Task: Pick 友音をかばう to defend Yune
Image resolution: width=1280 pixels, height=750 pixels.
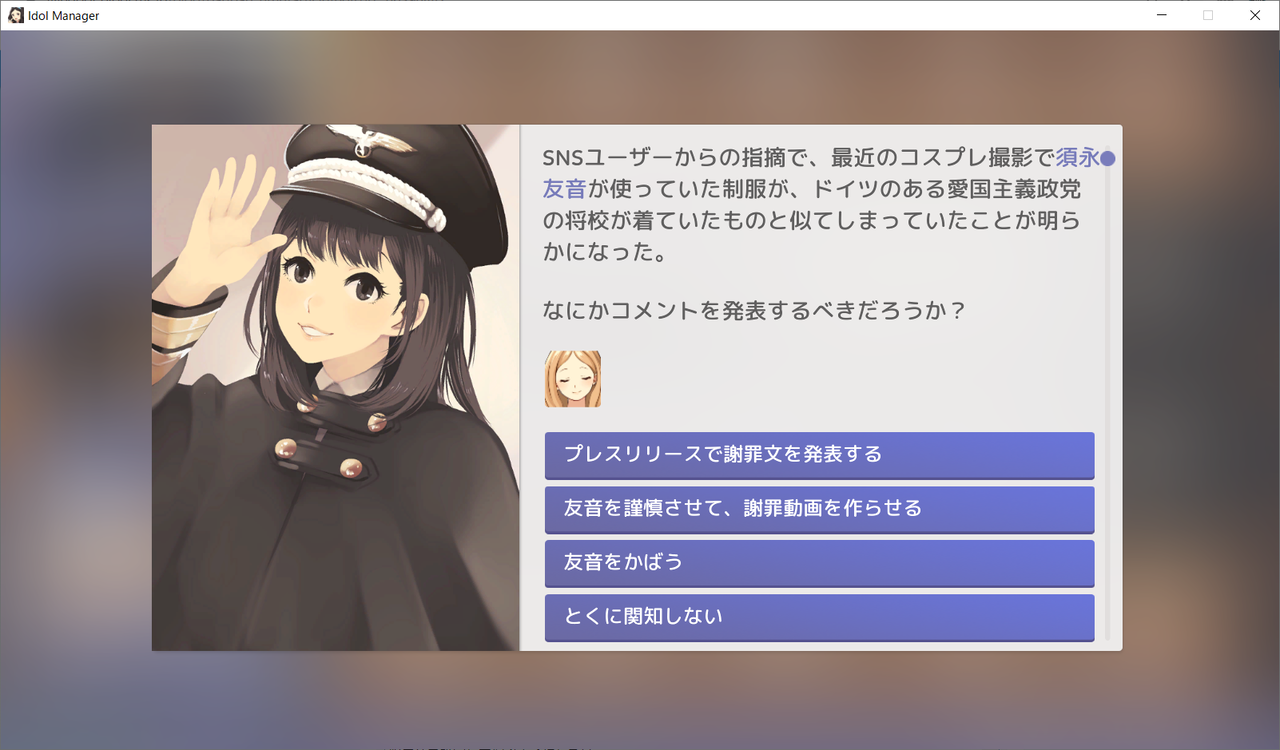Action: coord(818,563)
